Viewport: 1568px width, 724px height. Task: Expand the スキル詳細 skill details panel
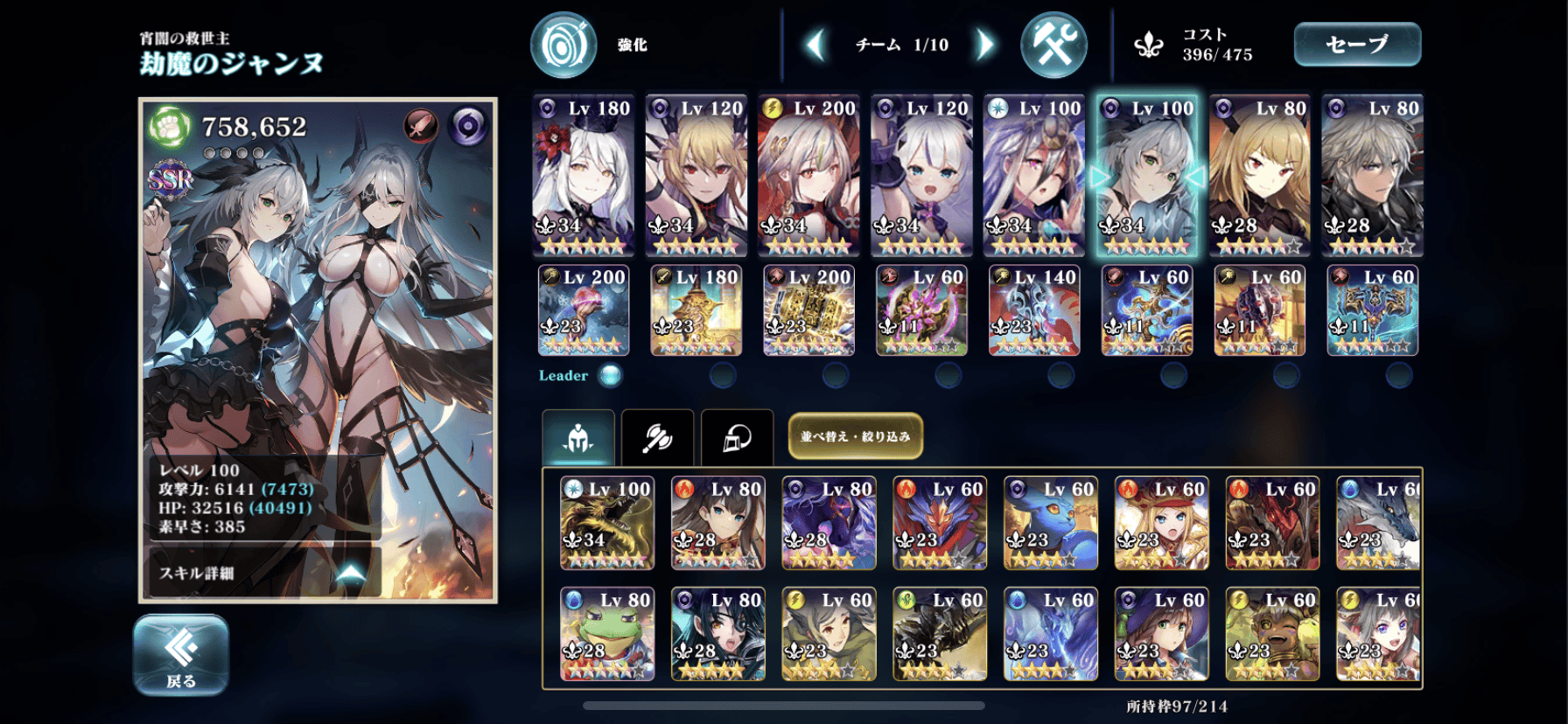(262, 574)
